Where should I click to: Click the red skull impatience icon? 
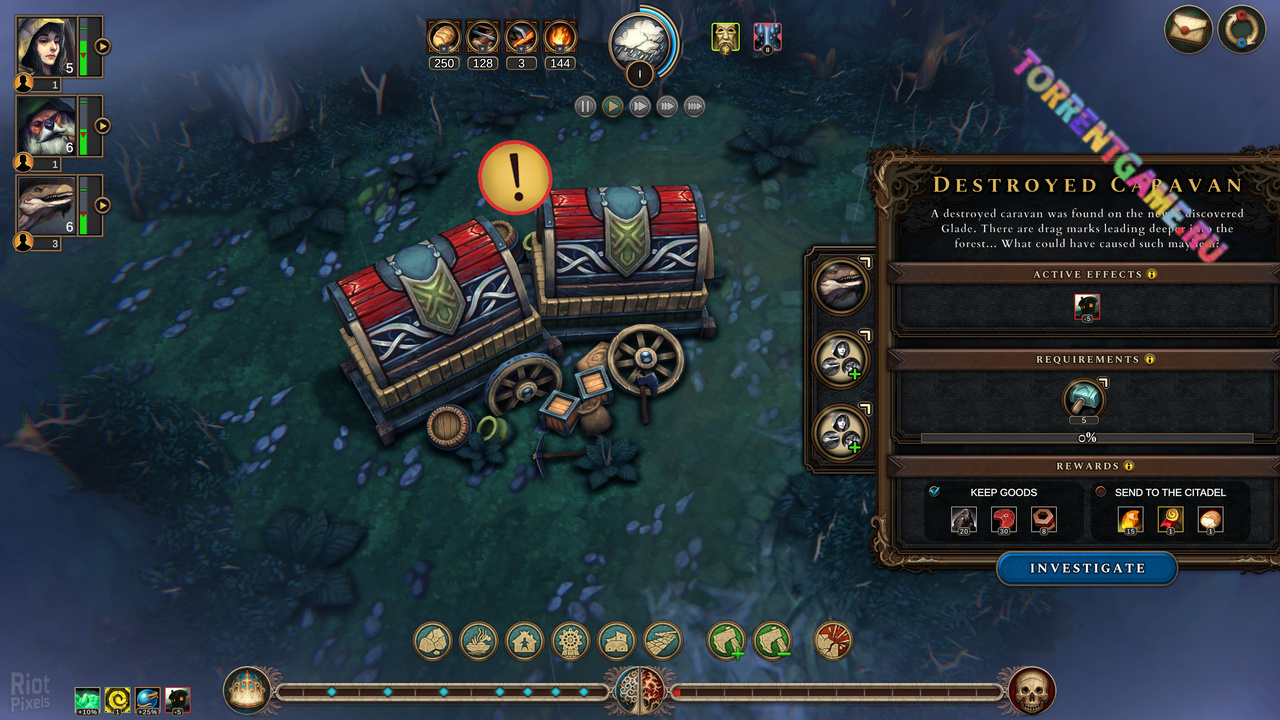1031,690
